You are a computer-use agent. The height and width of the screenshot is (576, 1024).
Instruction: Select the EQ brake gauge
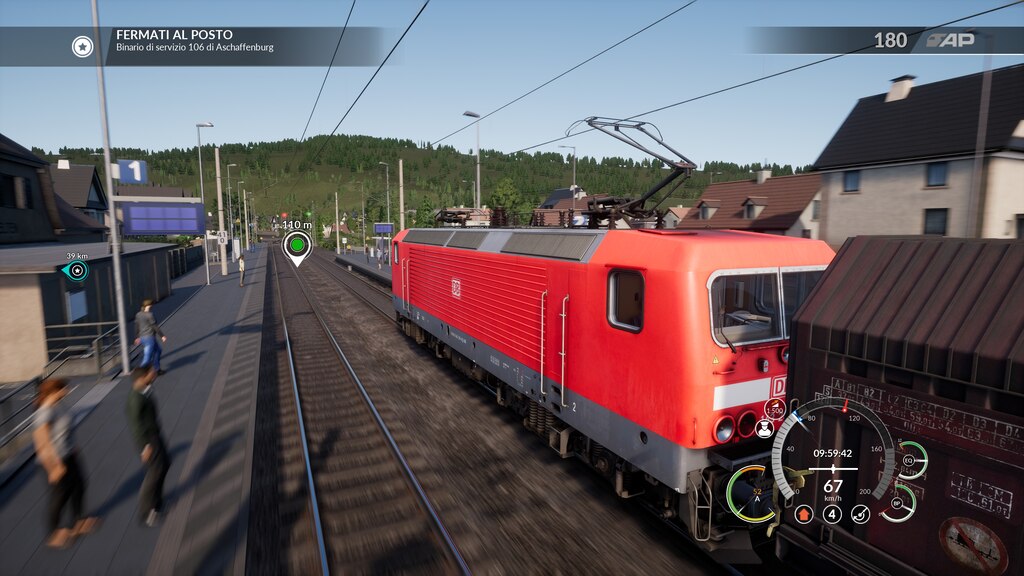pos(909,460)
